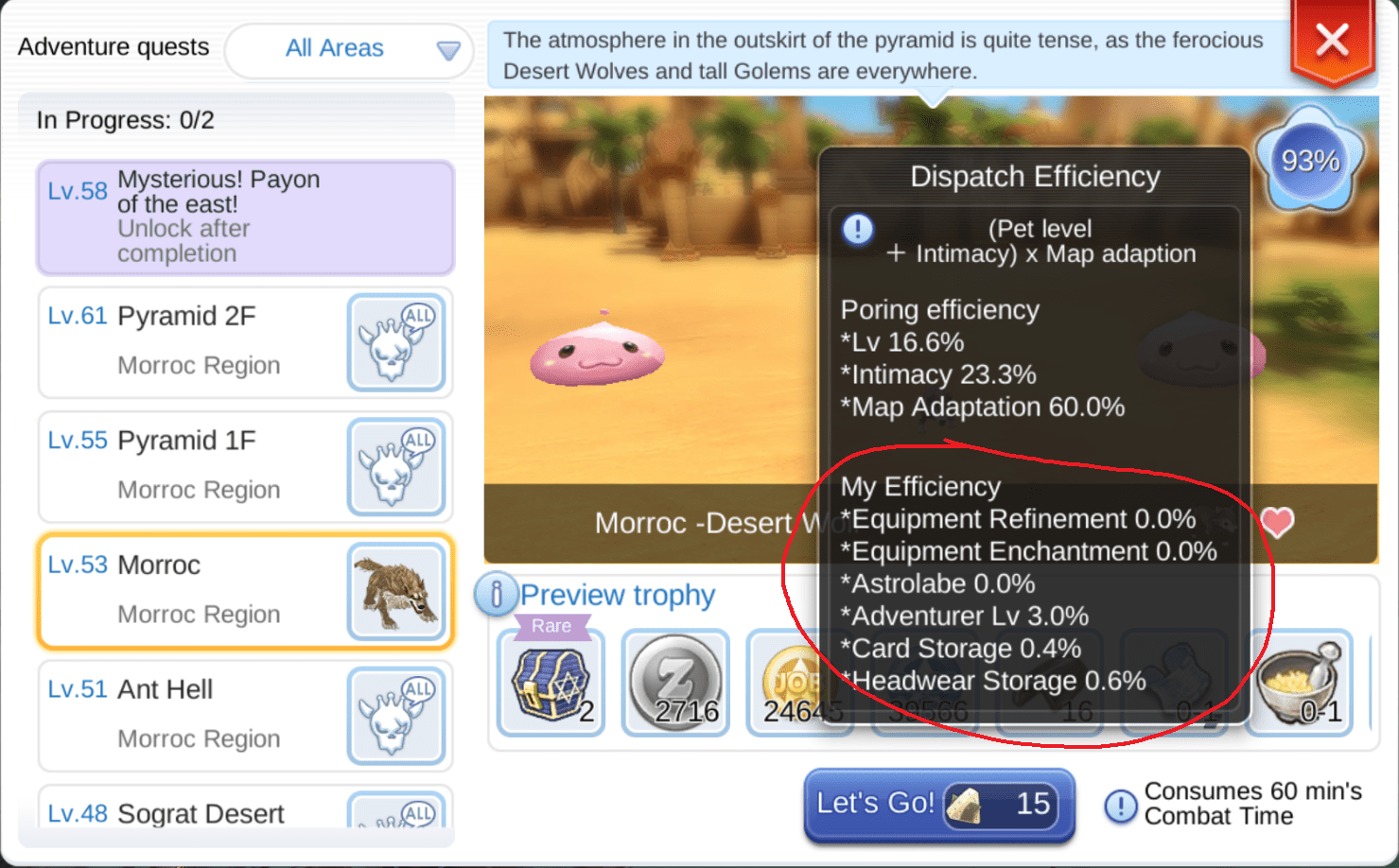Click the Desert Wolf icon on Morroc quest
The image size is (1399, 868).
tap(396, 591)
